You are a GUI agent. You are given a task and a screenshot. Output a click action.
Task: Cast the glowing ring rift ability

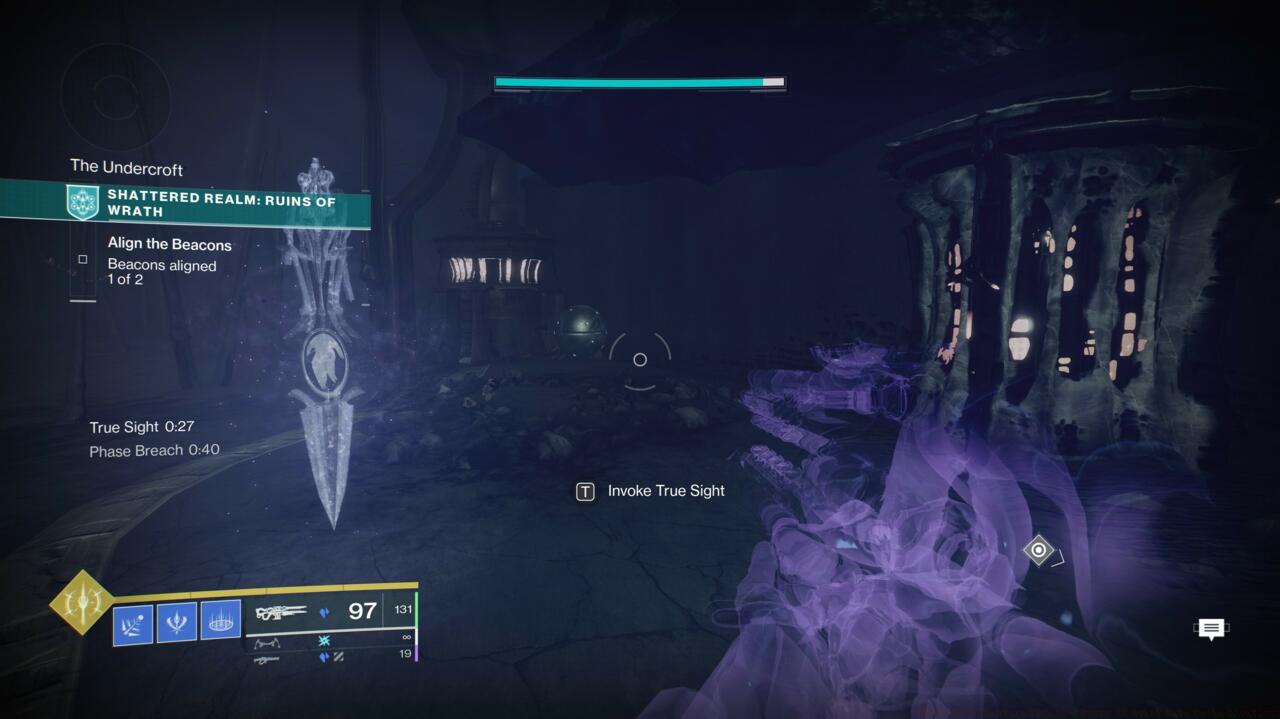[221, 622]
